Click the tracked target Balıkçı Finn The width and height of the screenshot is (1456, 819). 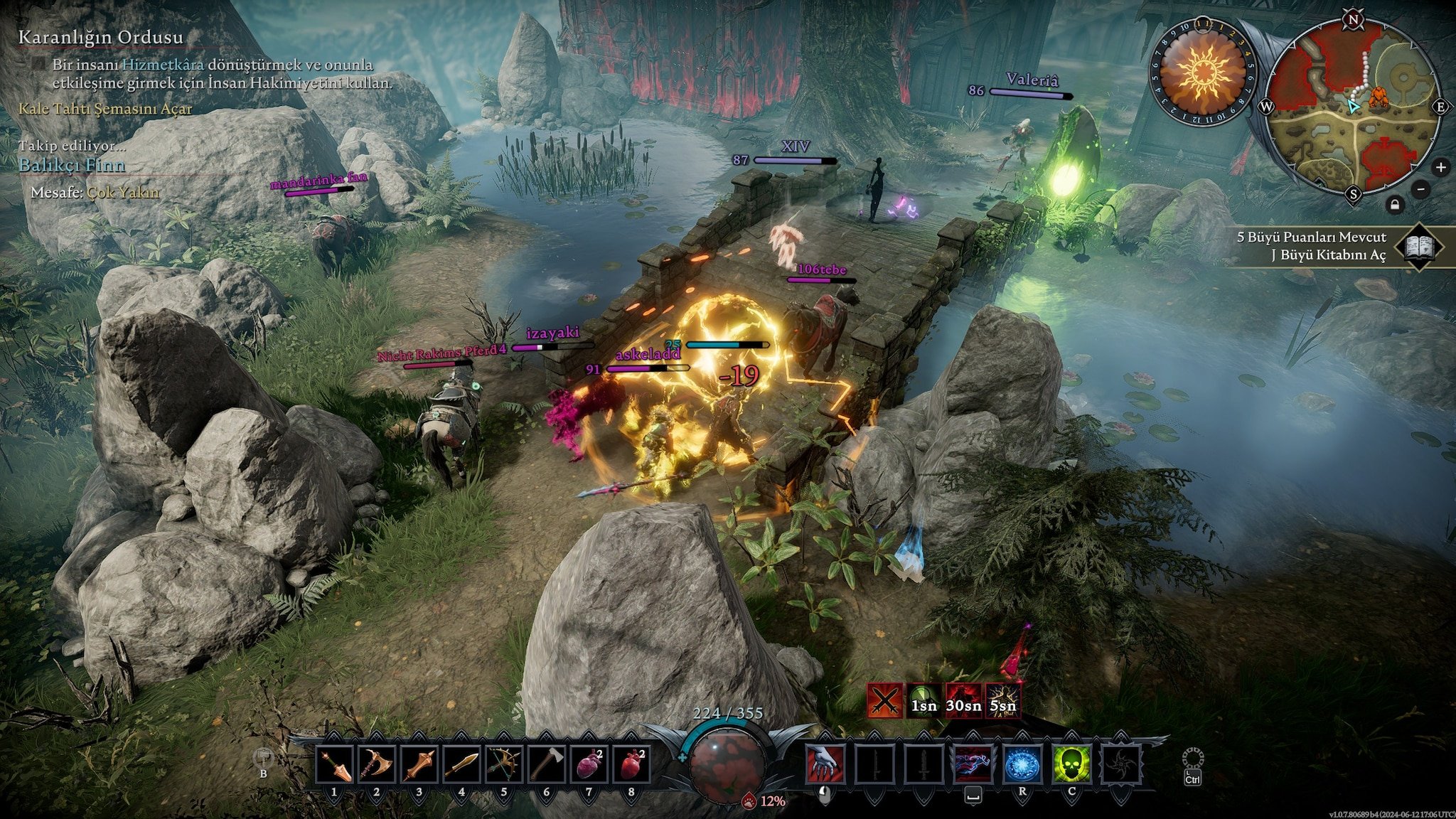(72, 165)
